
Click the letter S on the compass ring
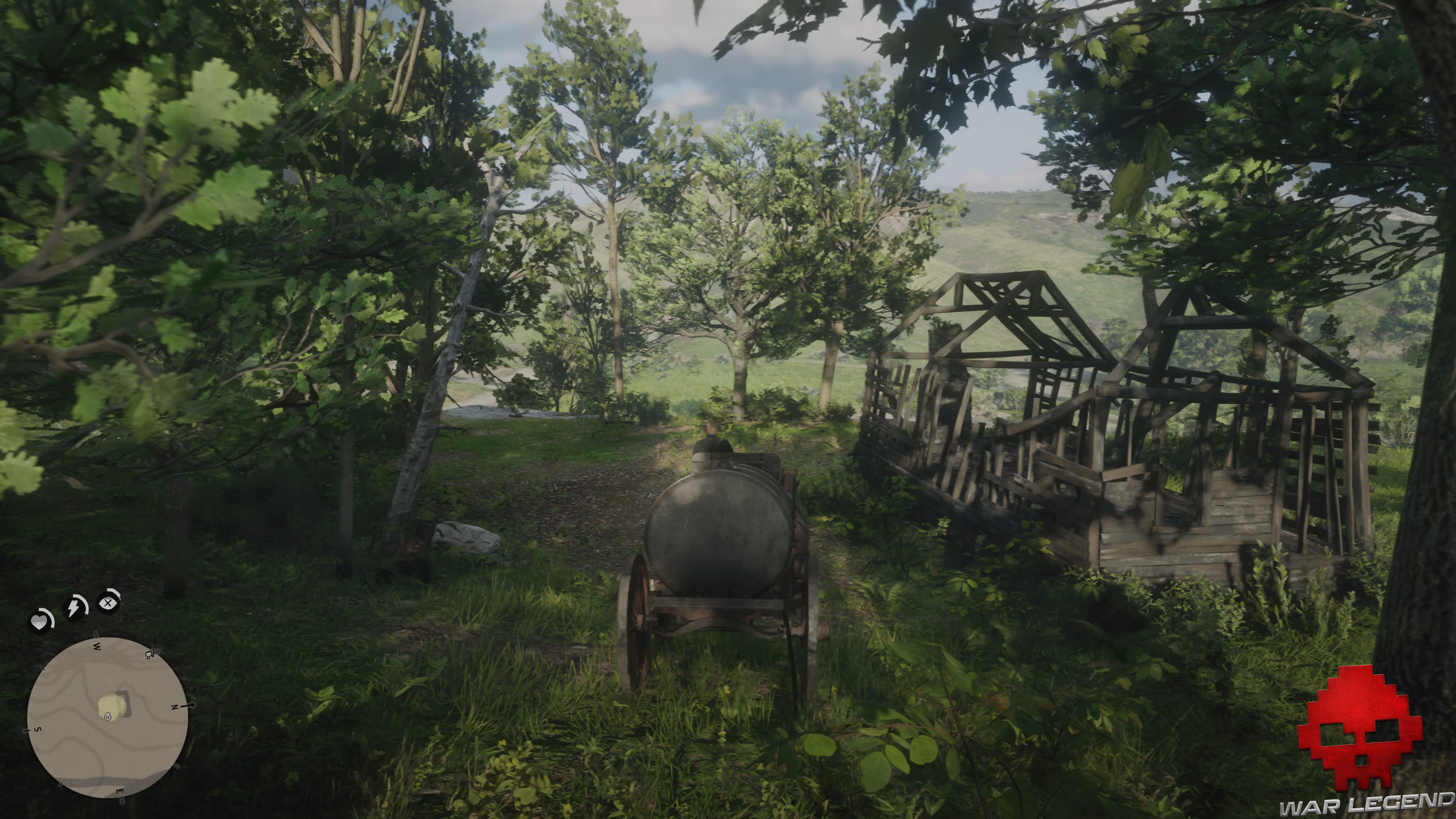click(x=38, y=729)
